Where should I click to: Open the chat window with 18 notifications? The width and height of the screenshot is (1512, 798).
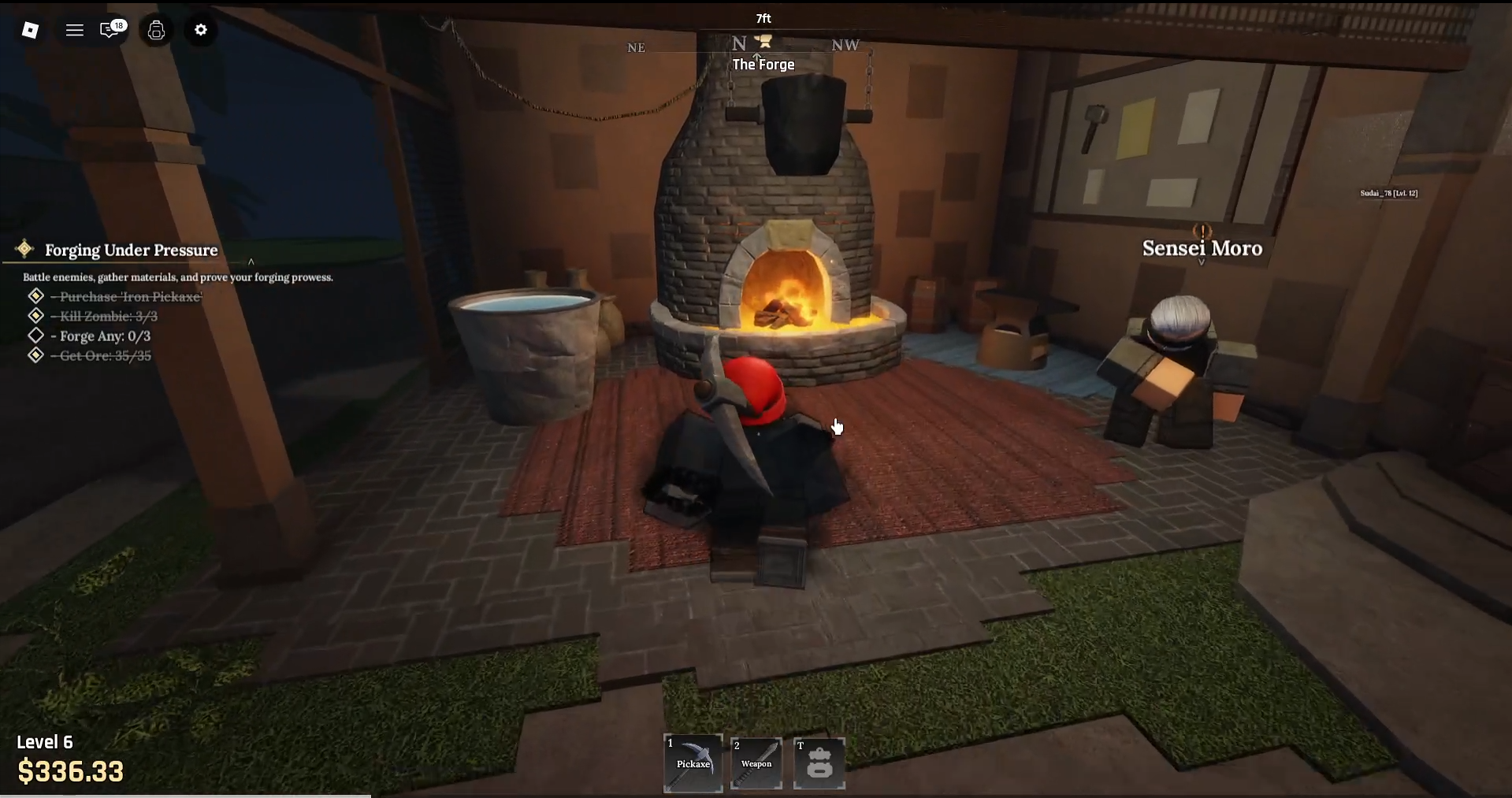click(x=110, y=31)
